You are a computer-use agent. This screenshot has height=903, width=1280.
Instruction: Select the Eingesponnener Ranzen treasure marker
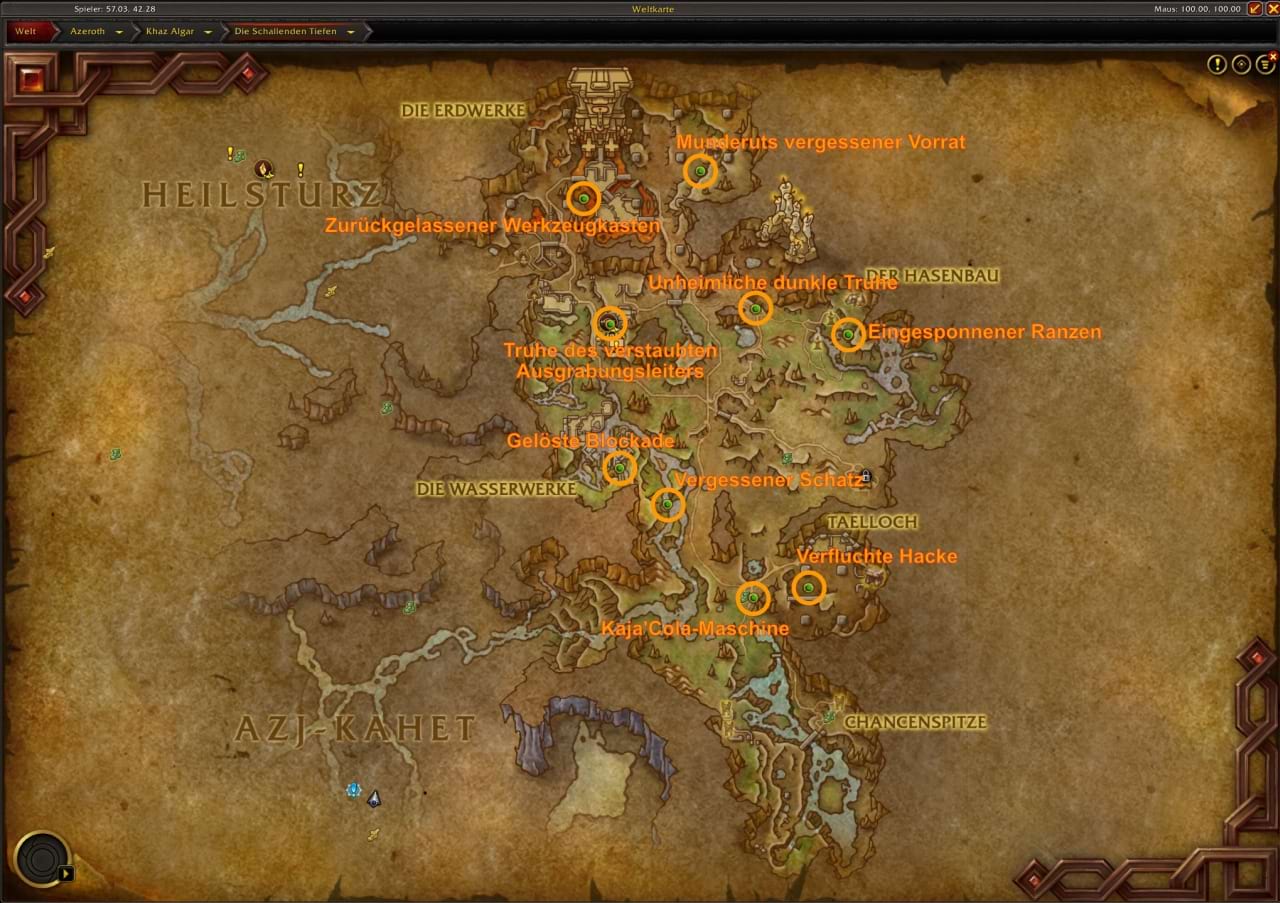click(x=848, y=334)
